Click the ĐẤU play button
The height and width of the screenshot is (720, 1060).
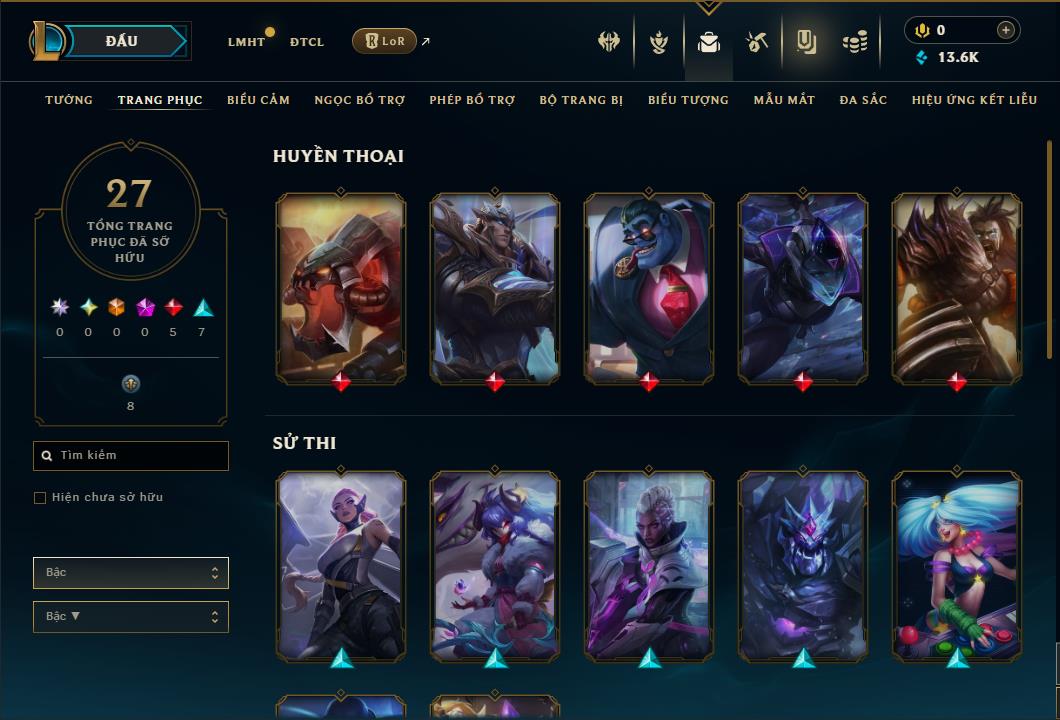[121, 41]
